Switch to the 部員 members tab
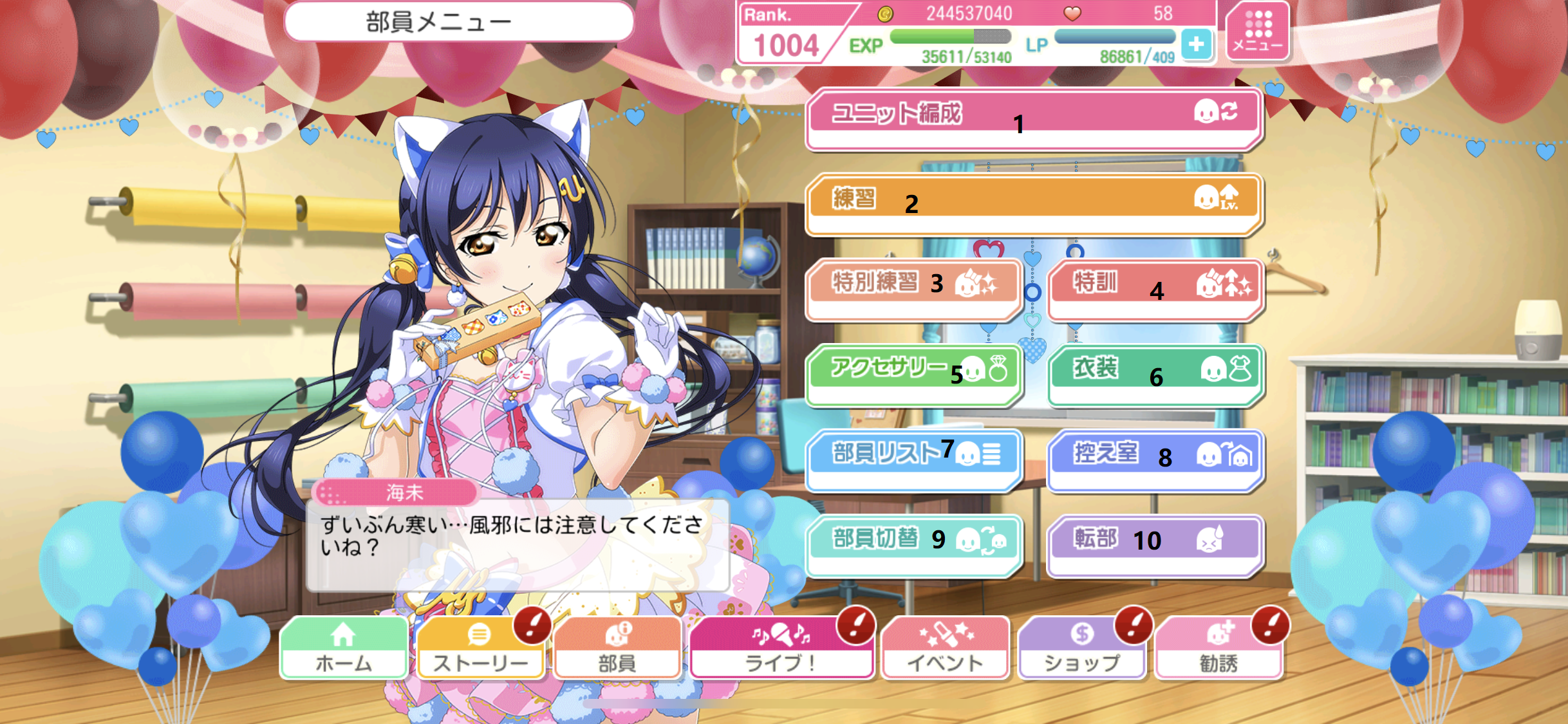 pyautogui.click(x=617, y=648)
